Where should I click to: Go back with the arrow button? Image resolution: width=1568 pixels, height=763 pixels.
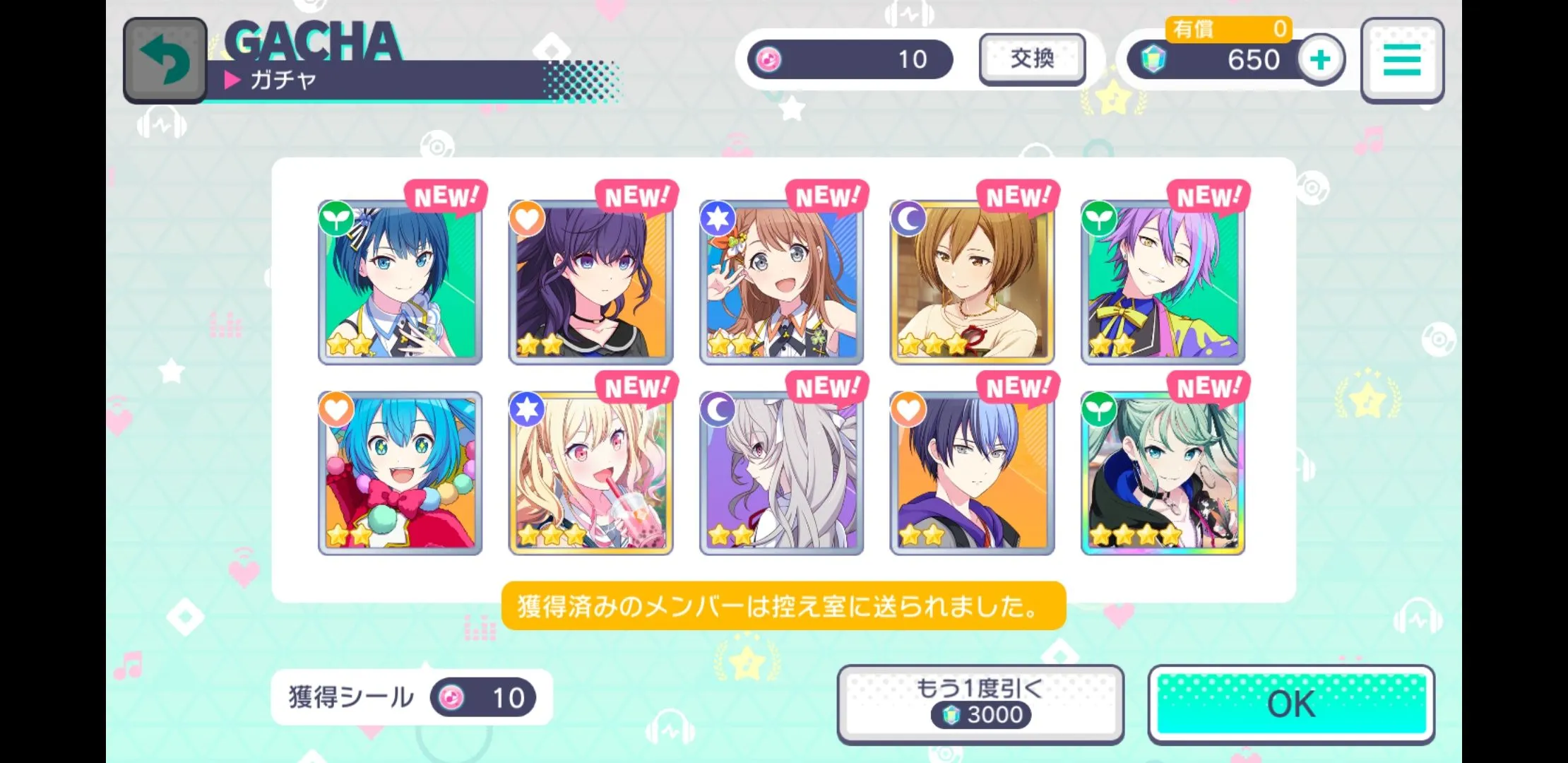point(165,60)
